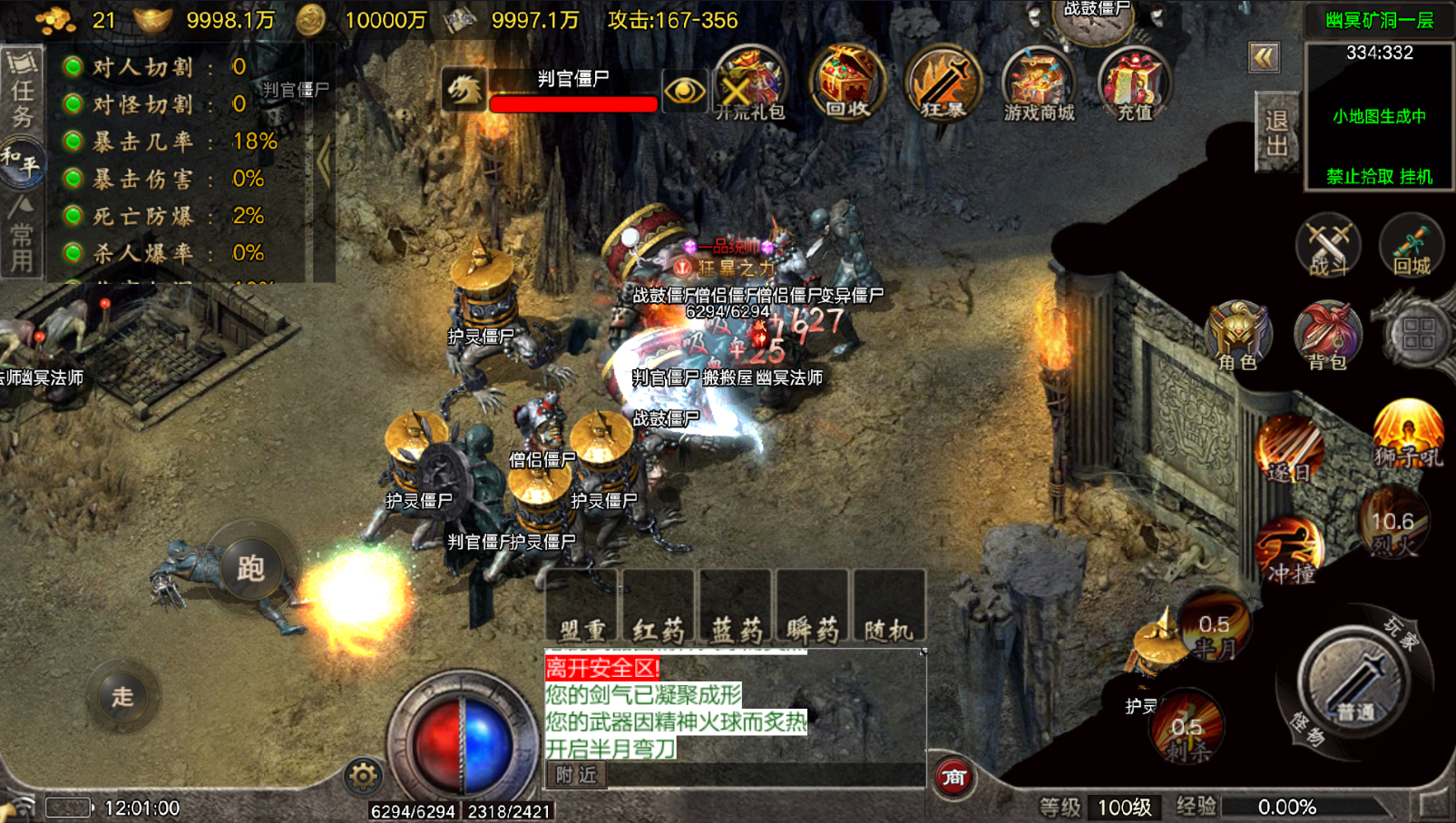Open the 任务 quest tab
Image resolution: width=1456 pixels, height=823 pixels.
pyautogui.click(x=22, y=89)
